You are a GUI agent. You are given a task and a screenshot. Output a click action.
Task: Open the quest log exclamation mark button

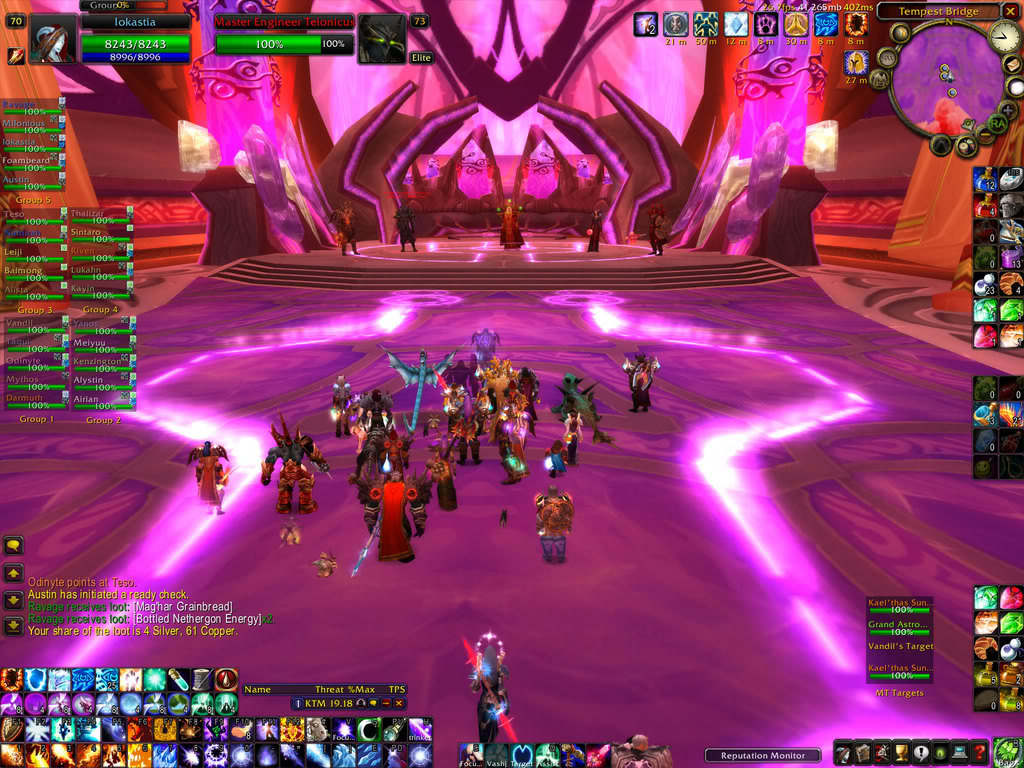[x=919, y=753]
